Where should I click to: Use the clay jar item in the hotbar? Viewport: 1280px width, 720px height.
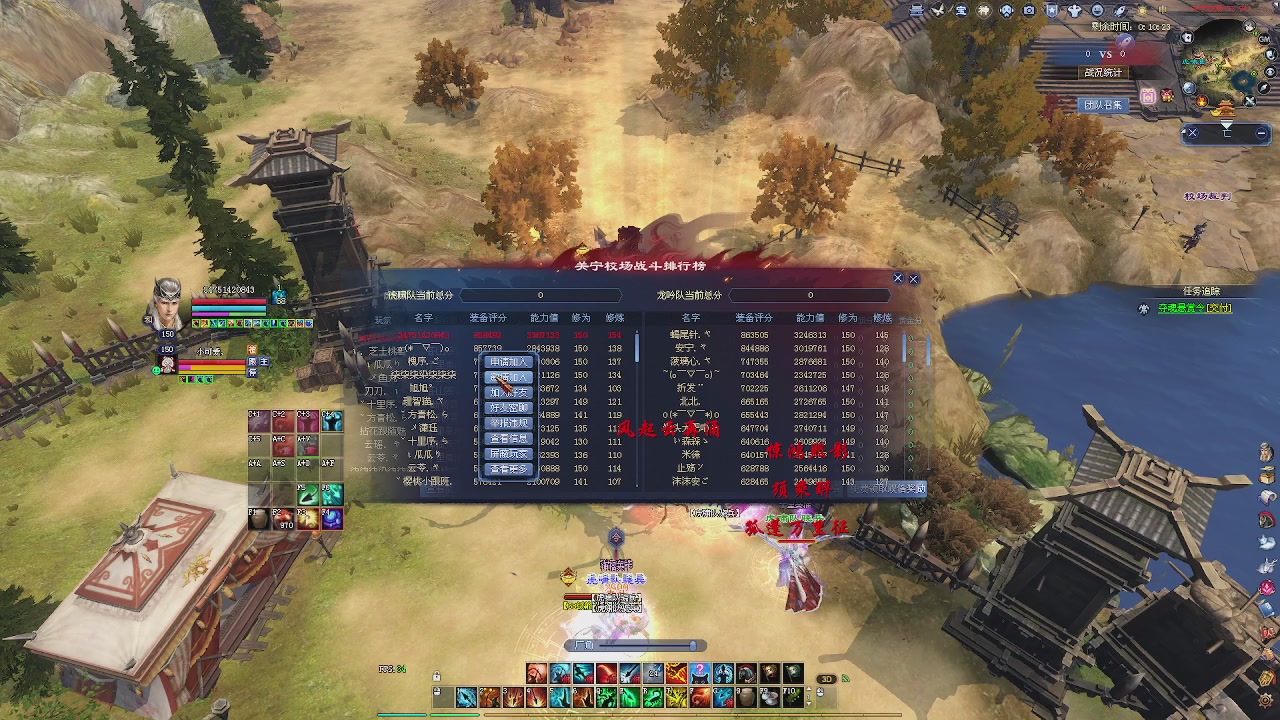pyautogui.click(x=747, y=696)
